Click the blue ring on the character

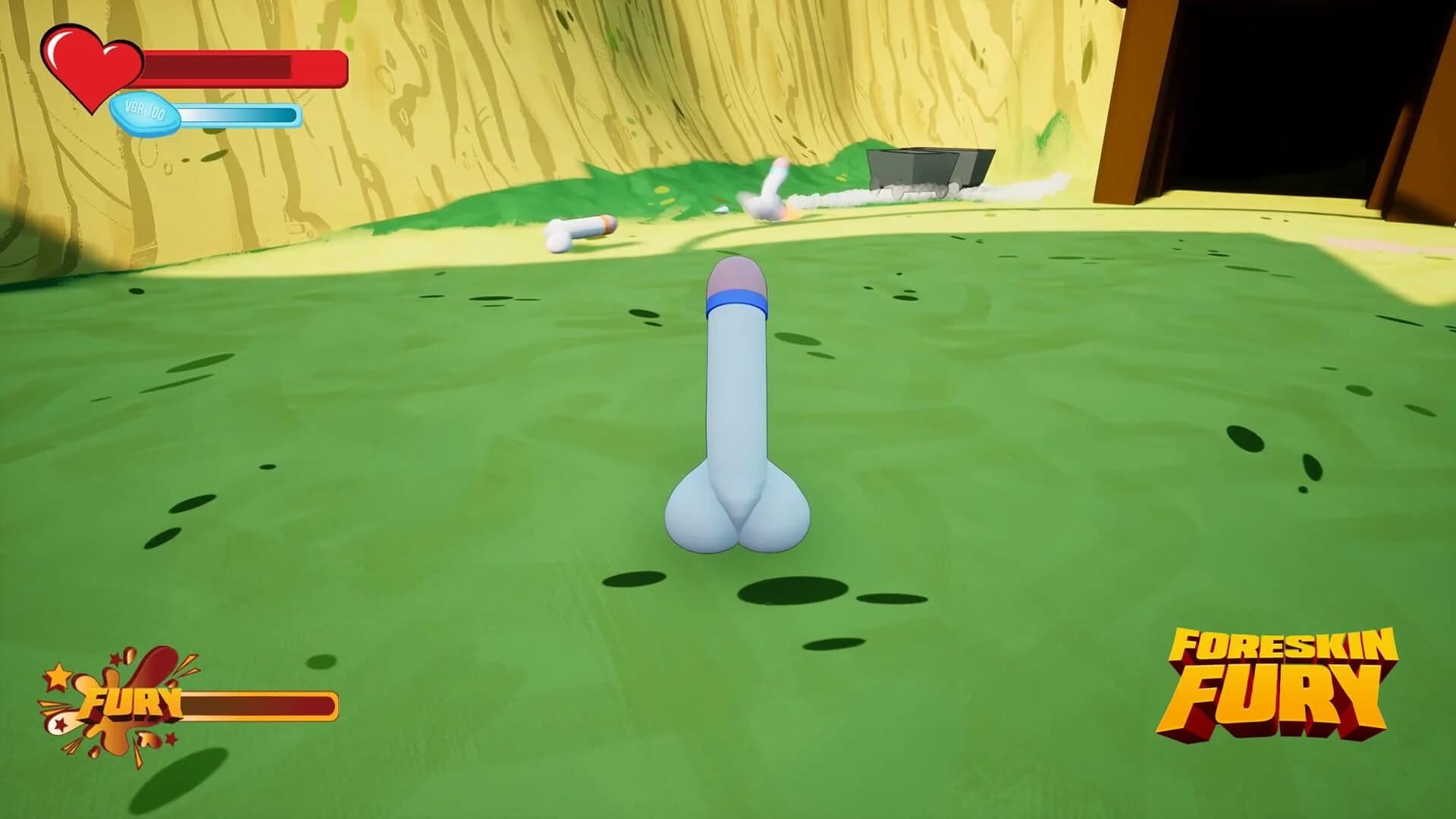[736, 303]
